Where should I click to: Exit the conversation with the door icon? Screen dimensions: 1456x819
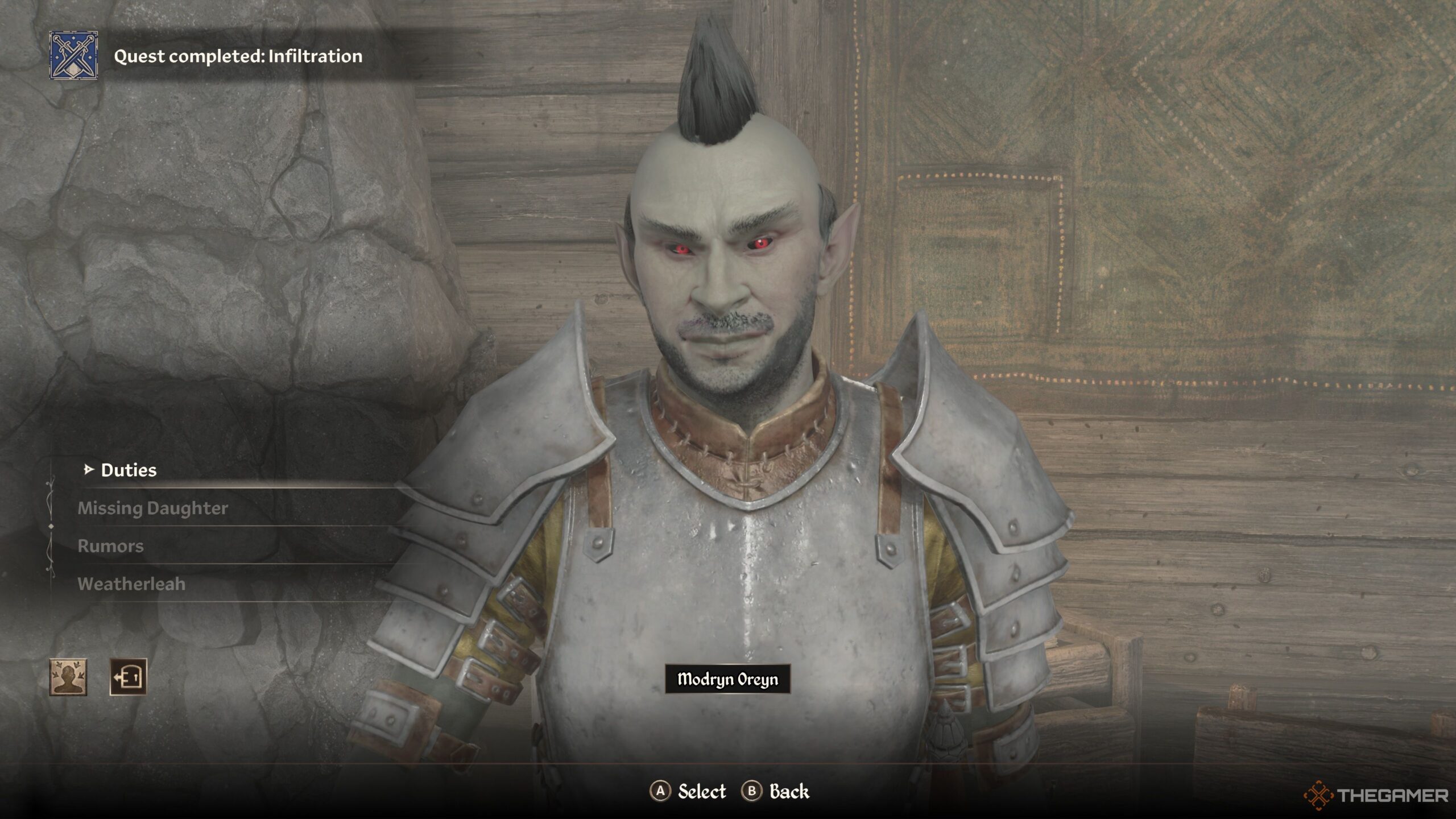128,677
